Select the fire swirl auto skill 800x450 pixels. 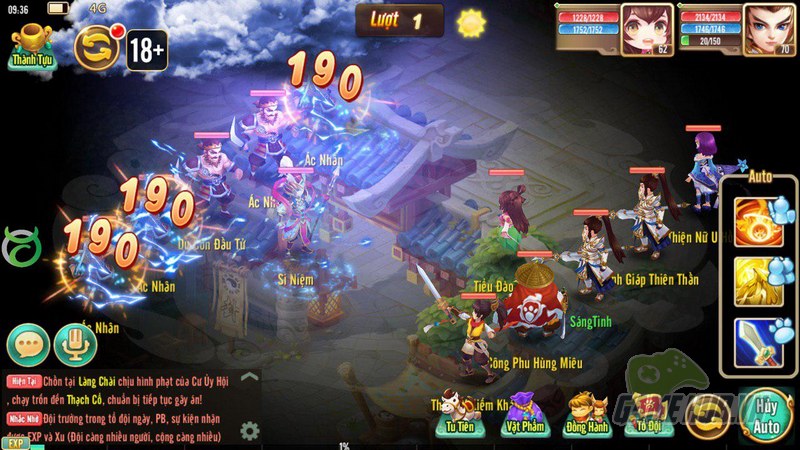click(758, 222)
